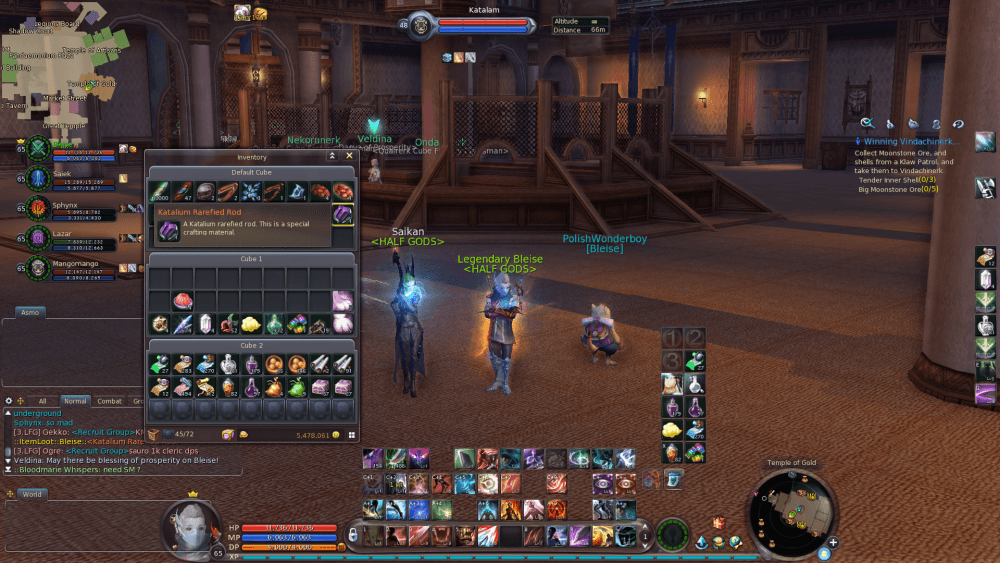Image resolution: width=1000 pixels, height=563 pixels.
Task: Select the Katalium Rarefied Rod slot
Action: (x=343, y=214)
